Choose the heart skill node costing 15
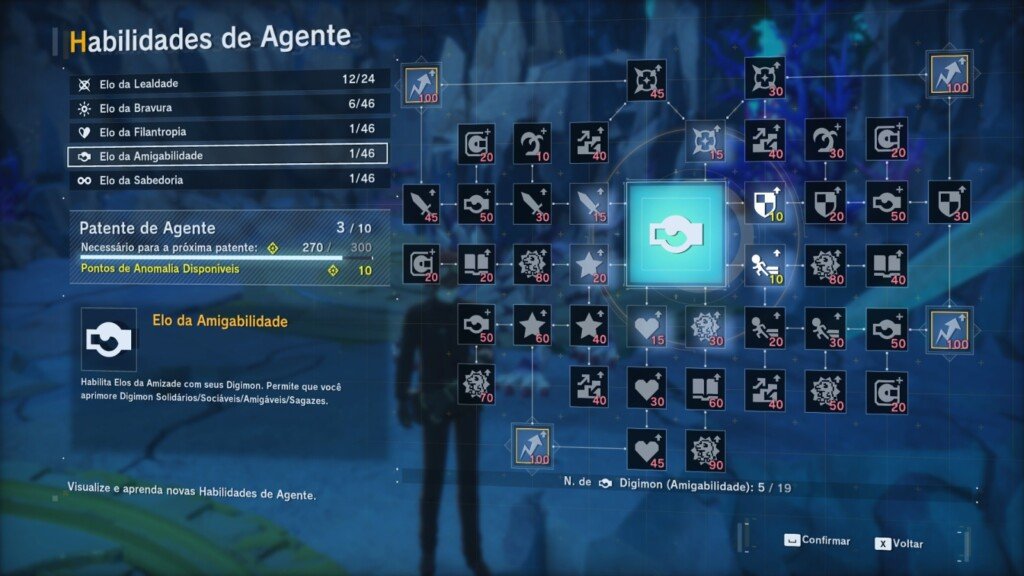The height and width of the screenshot is (576, 1024). [646, 326]
